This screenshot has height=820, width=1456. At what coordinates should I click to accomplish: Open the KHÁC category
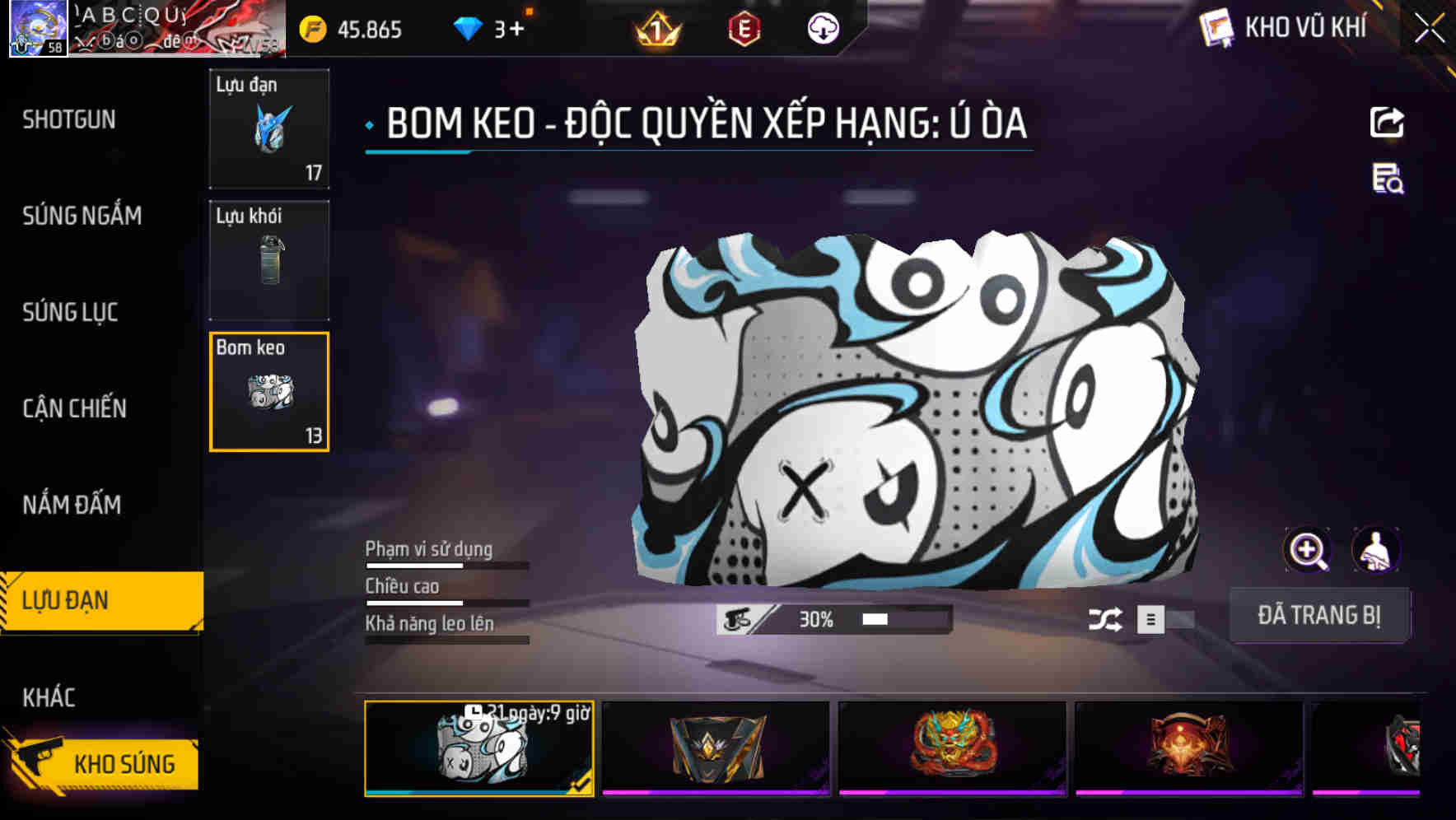point(51,696)
